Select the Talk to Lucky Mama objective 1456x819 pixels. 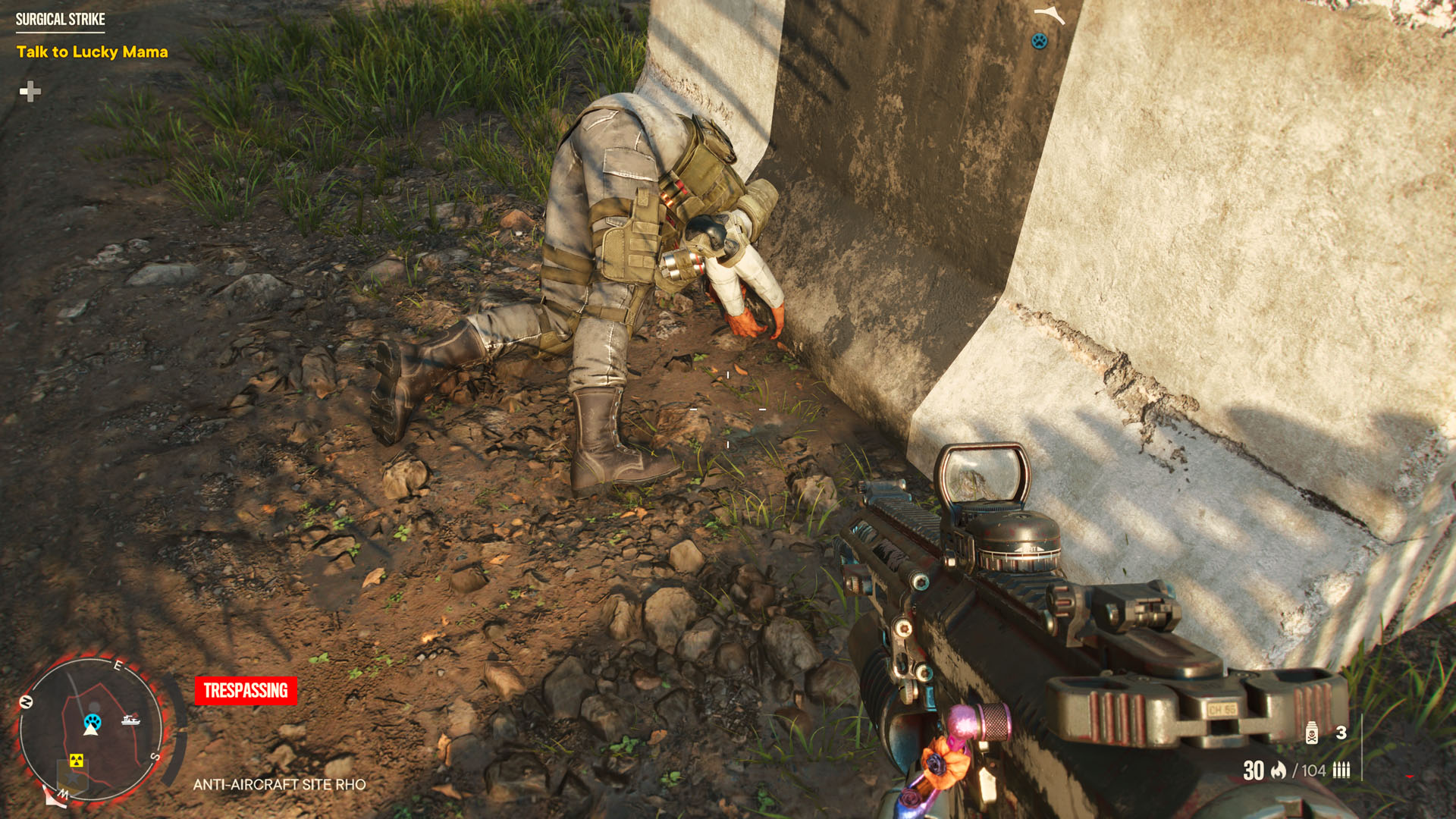coord(92,52)
